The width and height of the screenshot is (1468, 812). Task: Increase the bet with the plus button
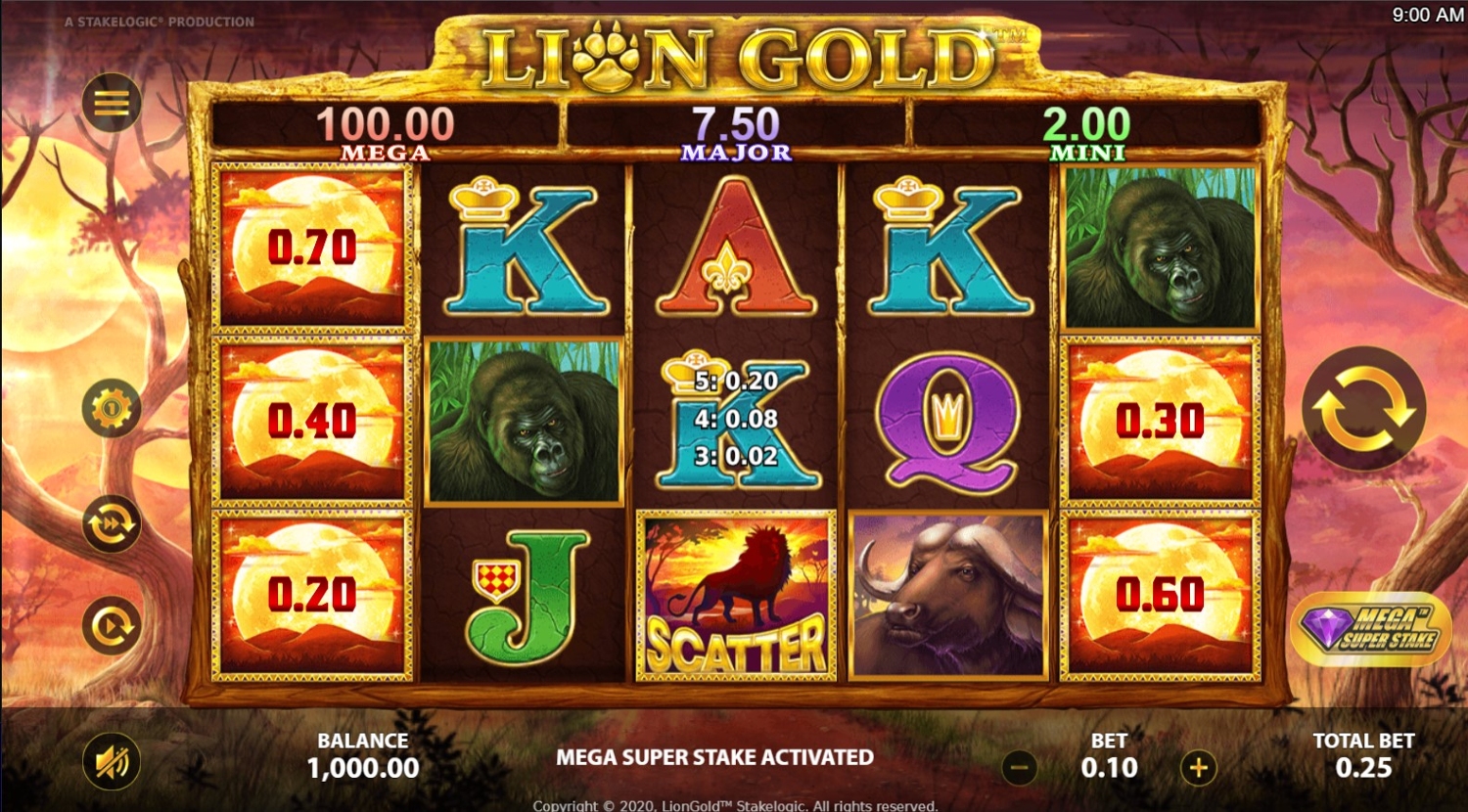point(1198,768)
